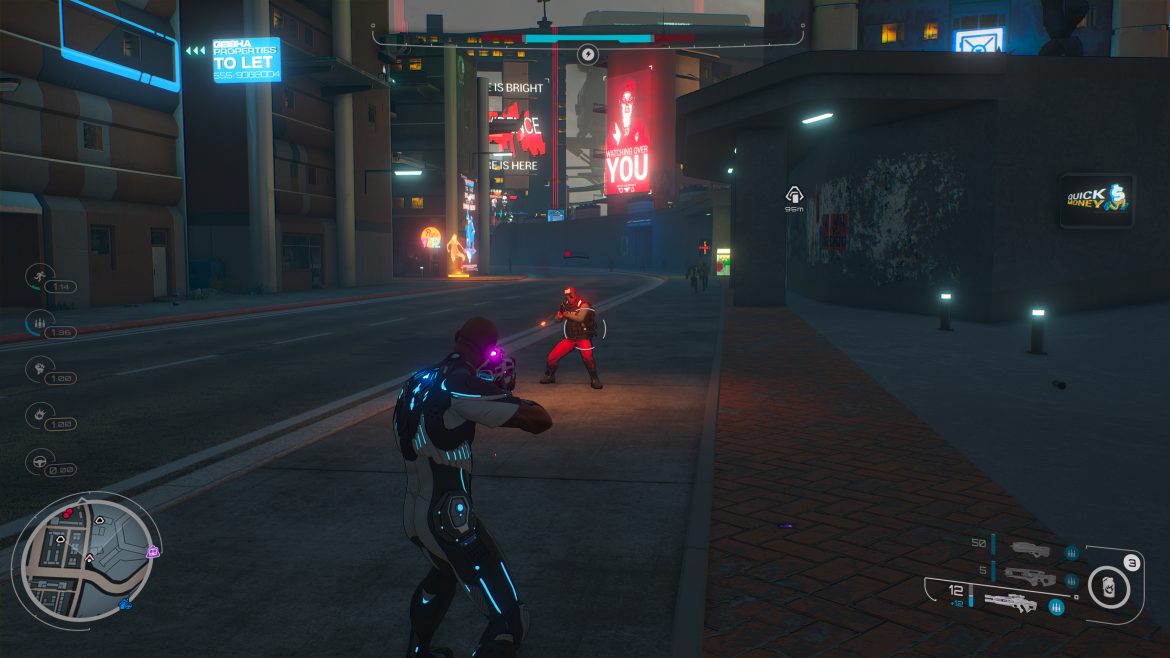Select the middle weapon with 5 ammo
This screenshot has width=1170, height=658.
(1030, 575)
